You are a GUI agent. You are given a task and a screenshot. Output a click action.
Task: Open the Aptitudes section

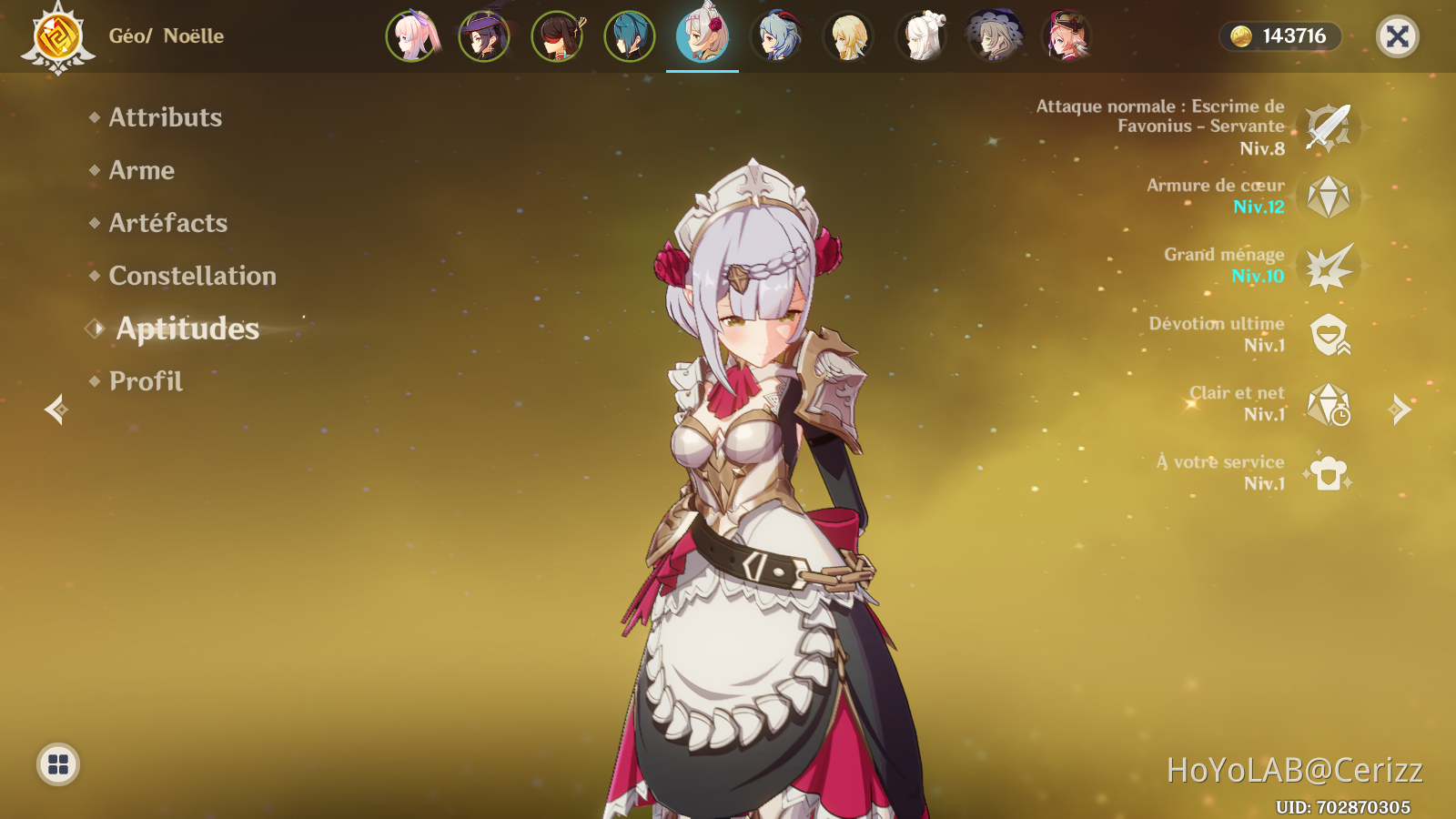click(186, 329)
